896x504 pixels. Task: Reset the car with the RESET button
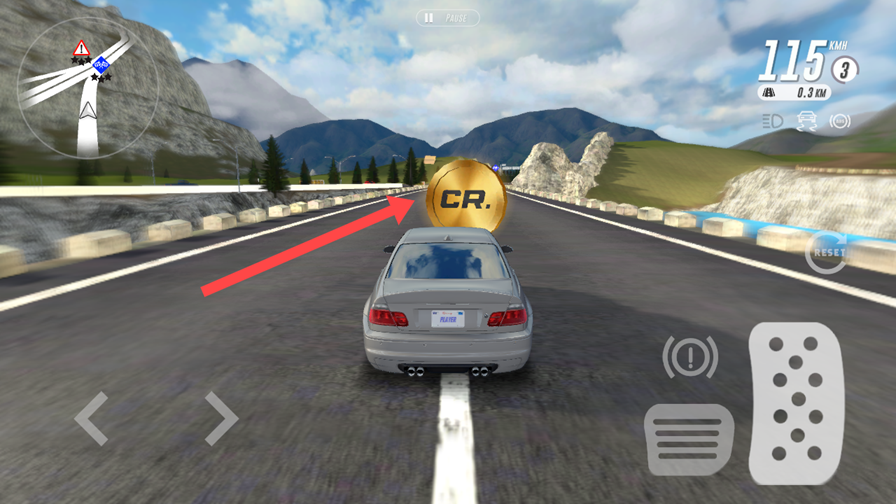[827, 252]
